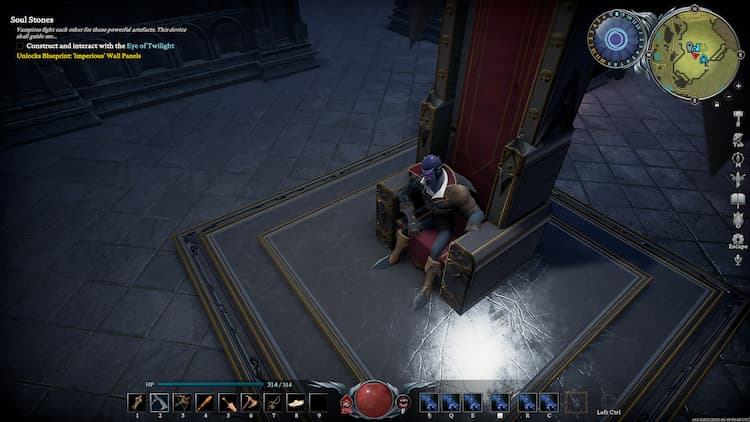The height and width of the screenshot is (422, 750).
Task: Equip the wooden club in hotbar slot 4
Action: pos(205,403)
